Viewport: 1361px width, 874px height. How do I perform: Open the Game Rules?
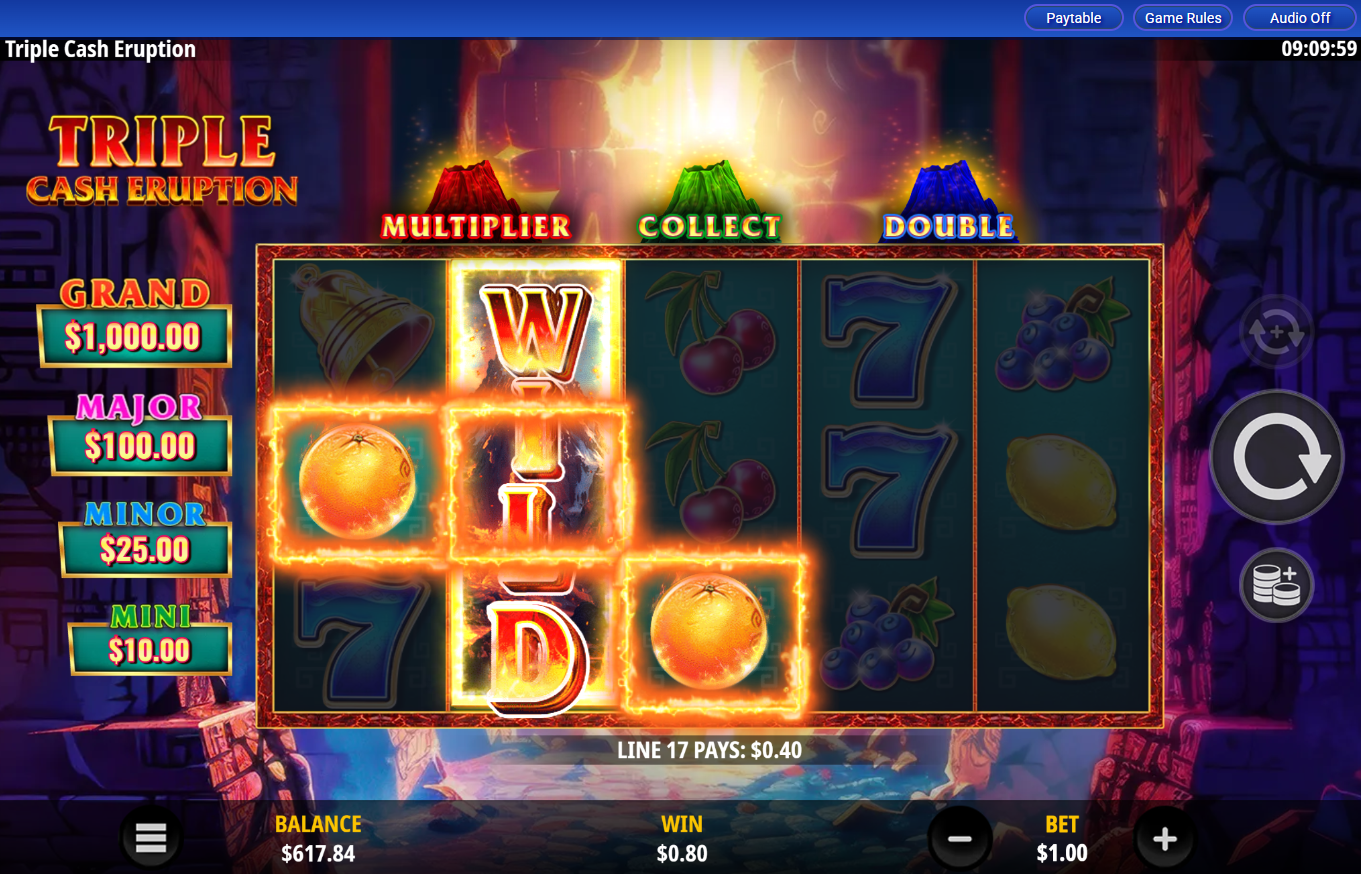click(x=1182, y=17)
